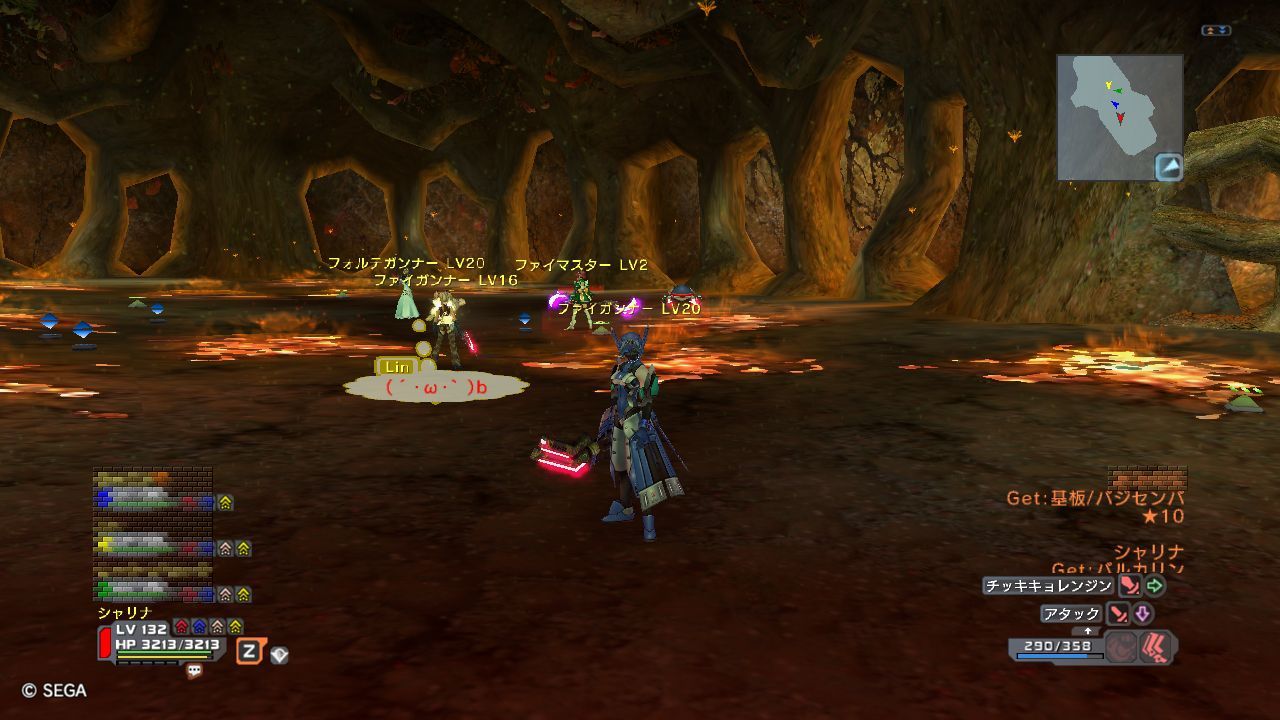Click the green right-arrow action icon
This screenshot has height=720, width=1280.
click(1155, 586)
